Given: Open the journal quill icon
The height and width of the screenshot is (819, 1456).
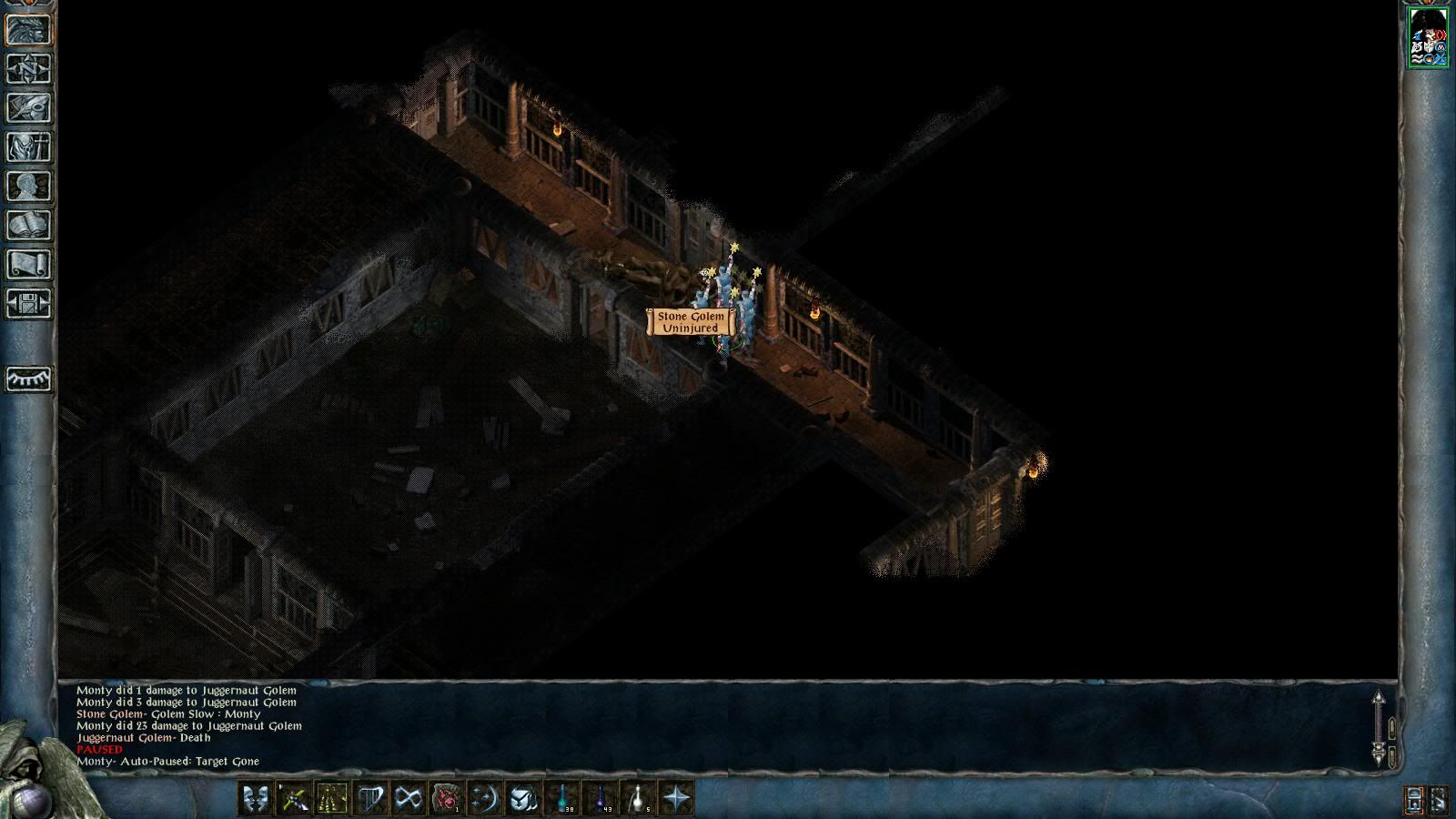Looking at the screenshot, I should pos(29,108).
